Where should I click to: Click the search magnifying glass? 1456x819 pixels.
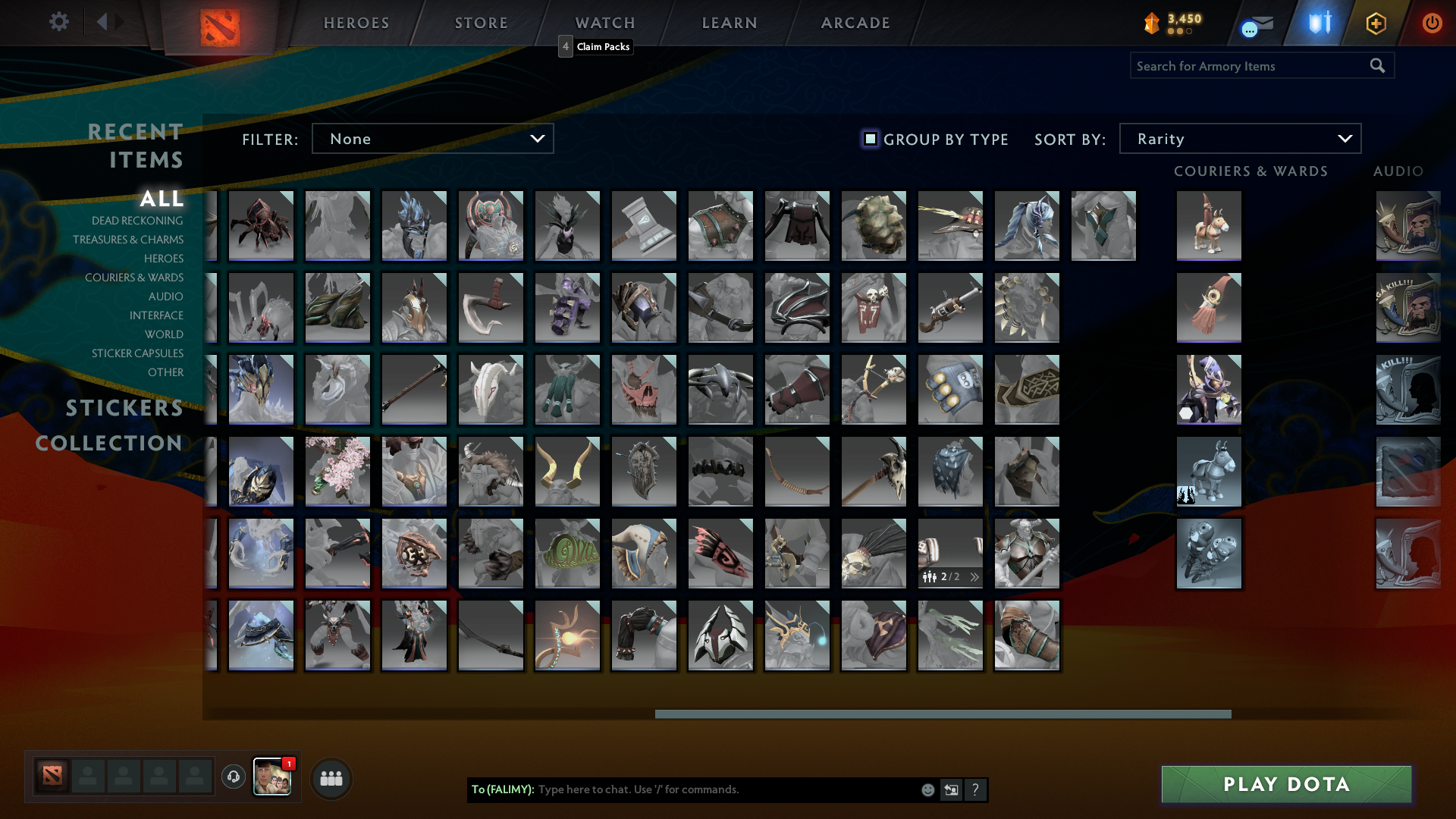(1377, 65)
